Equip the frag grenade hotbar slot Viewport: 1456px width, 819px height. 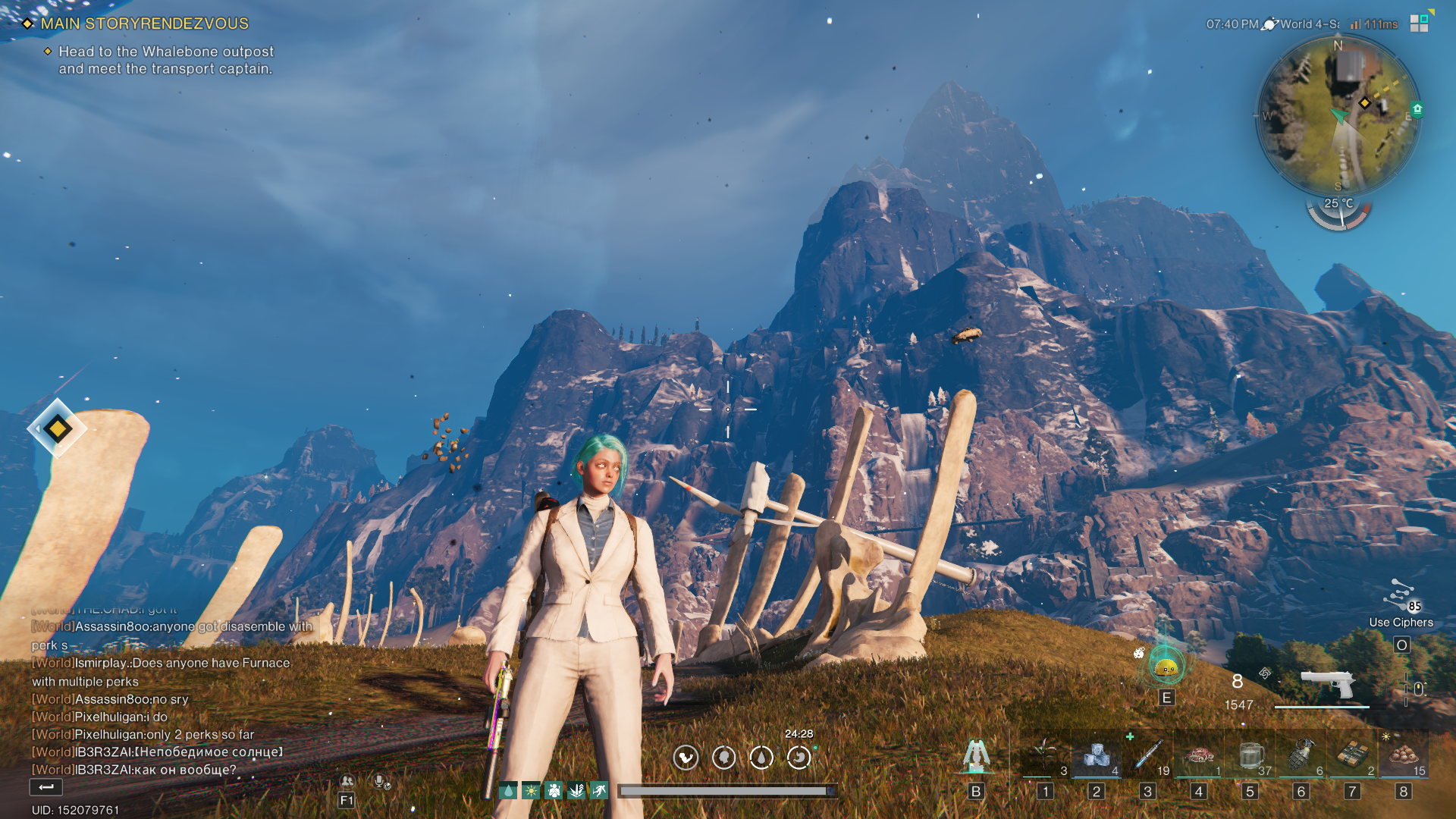[1301, 755]
